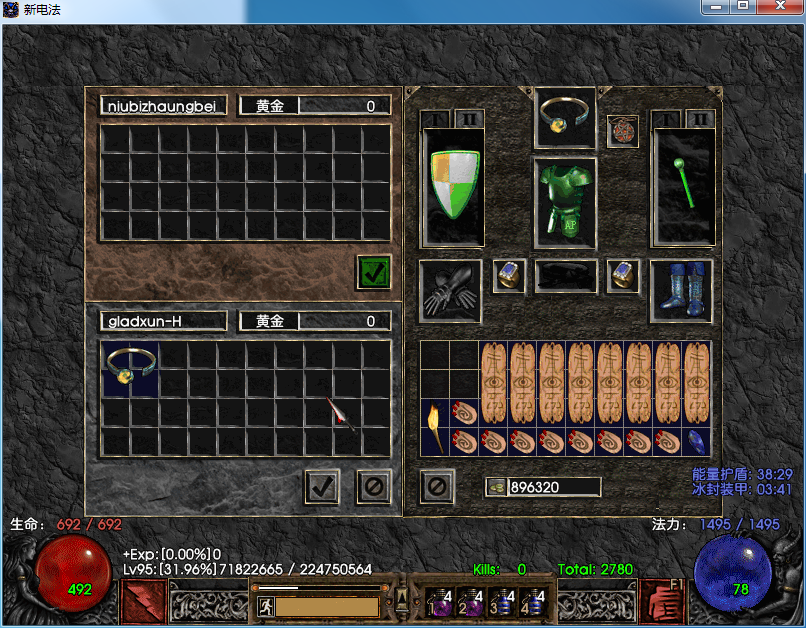Select the green body armor slot
The image size is (806, 628).
(x=565, y=201)
